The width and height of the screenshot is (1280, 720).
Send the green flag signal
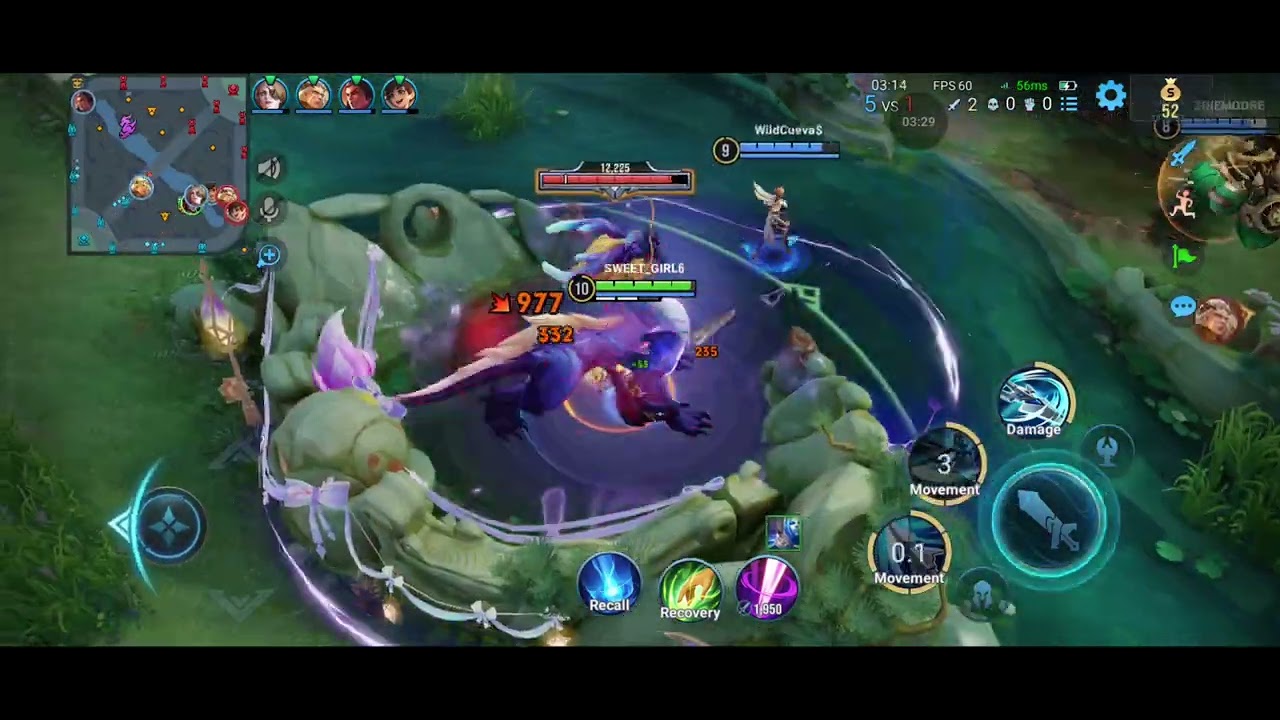pos(1184,256)
